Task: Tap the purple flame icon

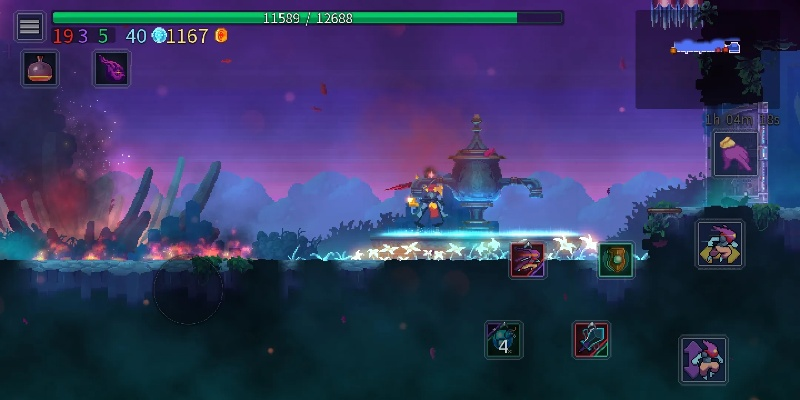Action: 111,68
